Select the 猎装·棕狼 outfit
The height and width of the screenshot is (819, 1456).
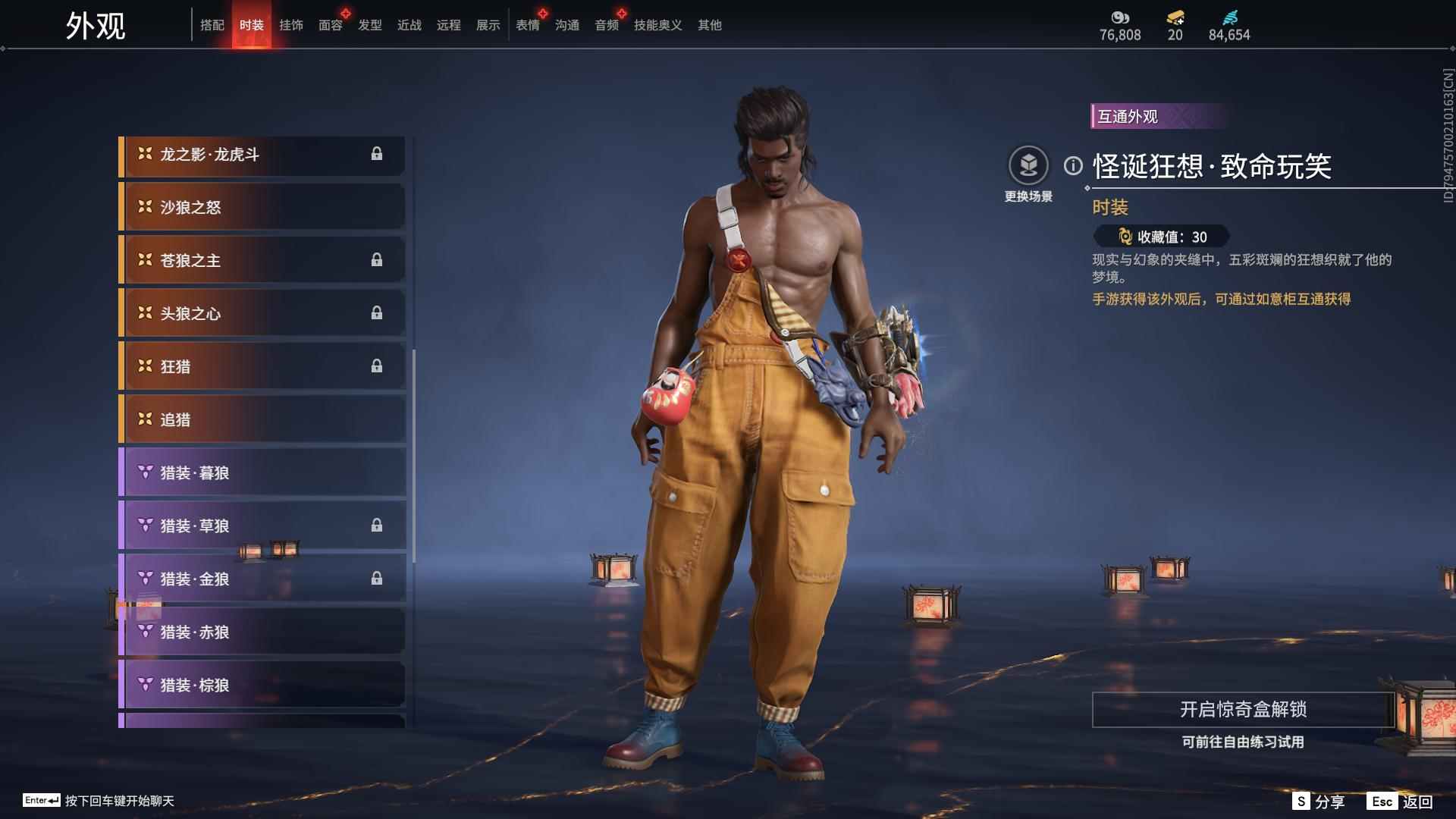click(x=262, y=685)
